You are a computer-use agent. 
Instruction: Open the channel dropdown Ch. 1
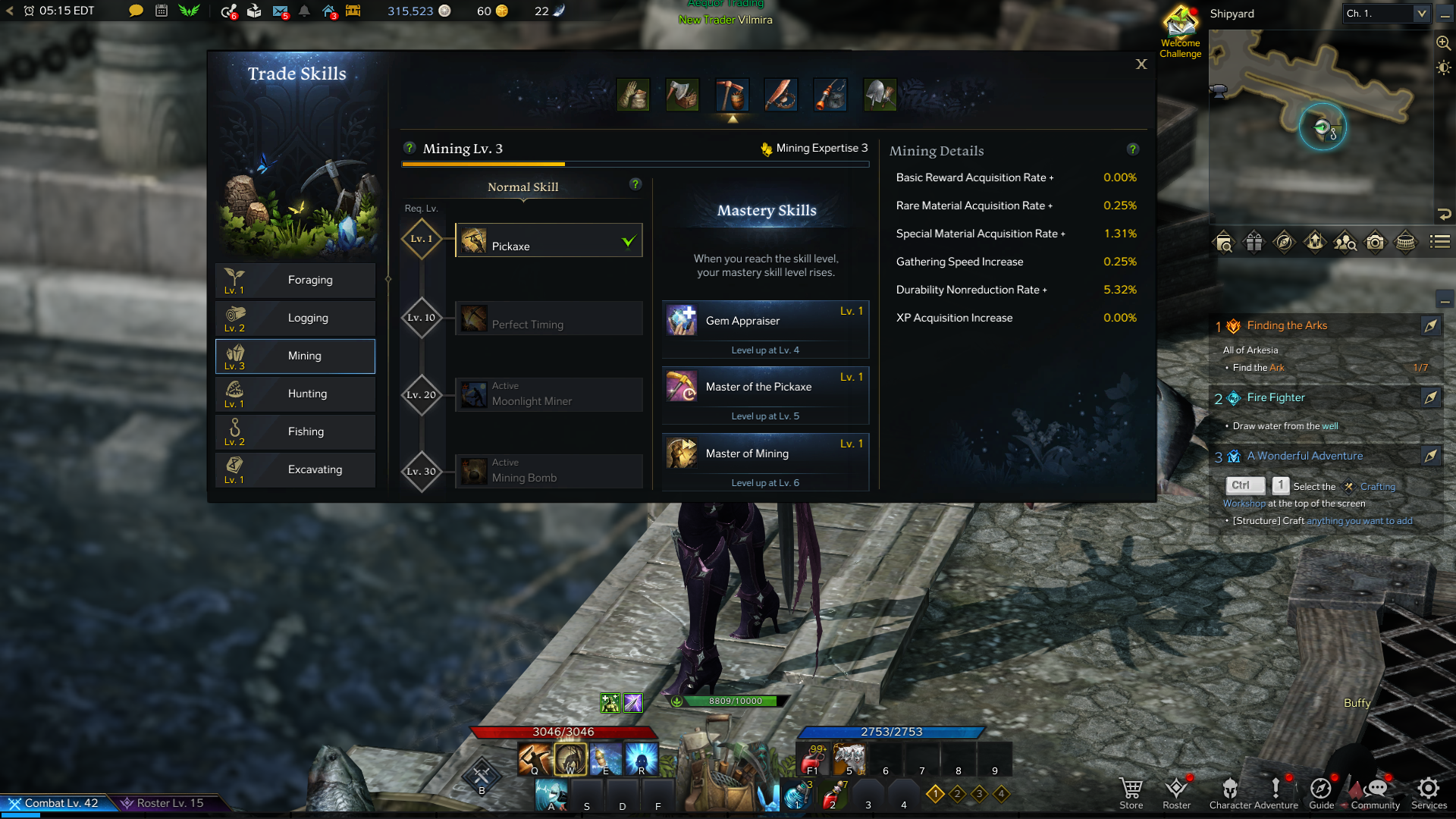point(1385,14)
